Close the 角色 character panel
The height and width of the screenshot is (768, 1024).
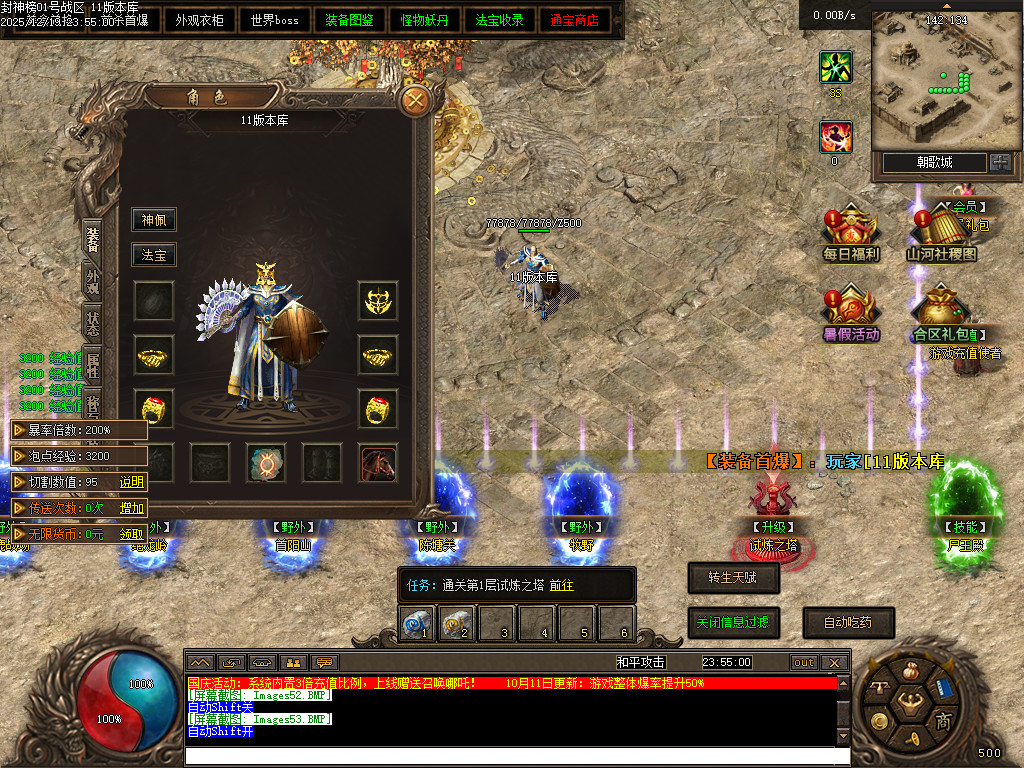pyautogui.click(x=414, y=100)
